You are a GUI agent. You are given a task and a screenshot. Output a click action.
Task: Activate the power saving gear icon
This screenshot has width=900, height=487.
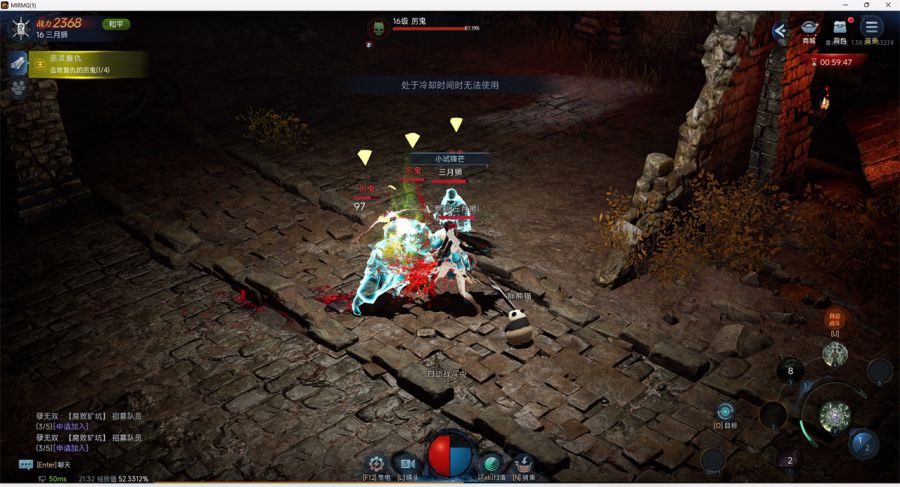pos(376,463)
